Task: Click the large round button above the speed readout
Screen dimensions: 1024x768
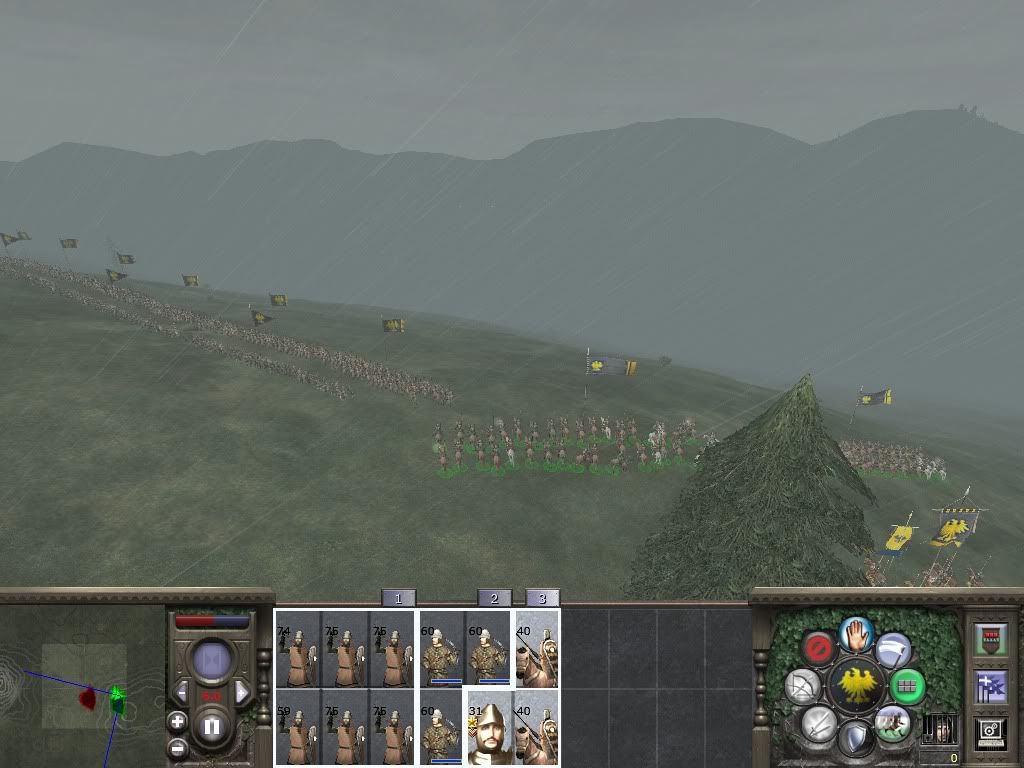Action: coord(212,660)
